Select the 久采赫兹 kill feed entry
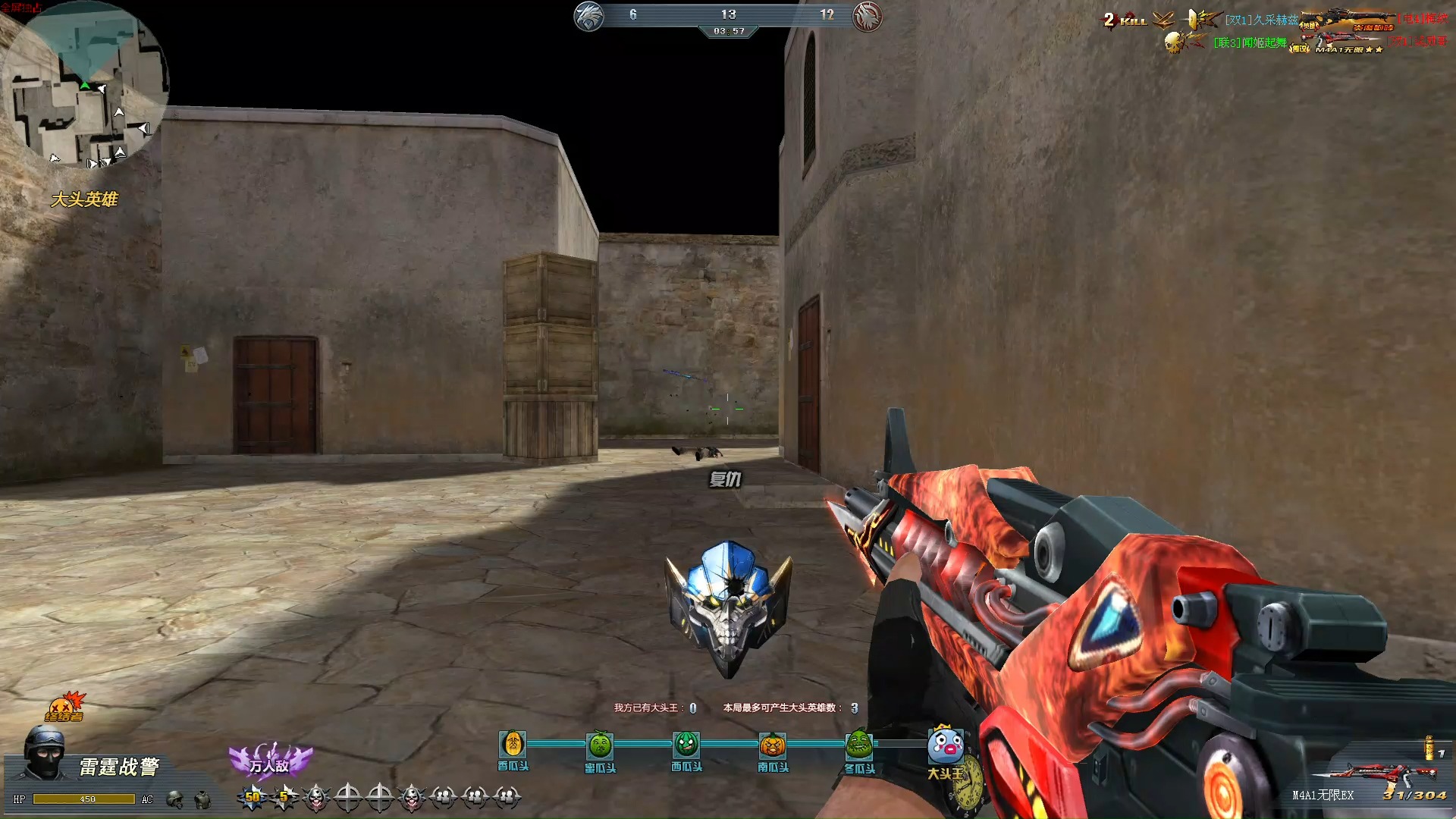The height and width of the screenshot is (819, 1456). pyautogui.click(x=1261, y=20)
